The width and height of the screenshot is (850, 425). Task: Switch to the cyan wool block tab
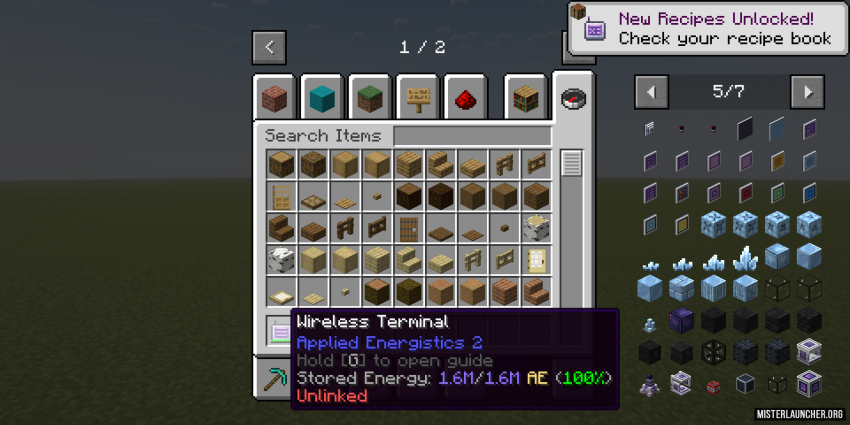pyautogui.click(x=322, y=98)
